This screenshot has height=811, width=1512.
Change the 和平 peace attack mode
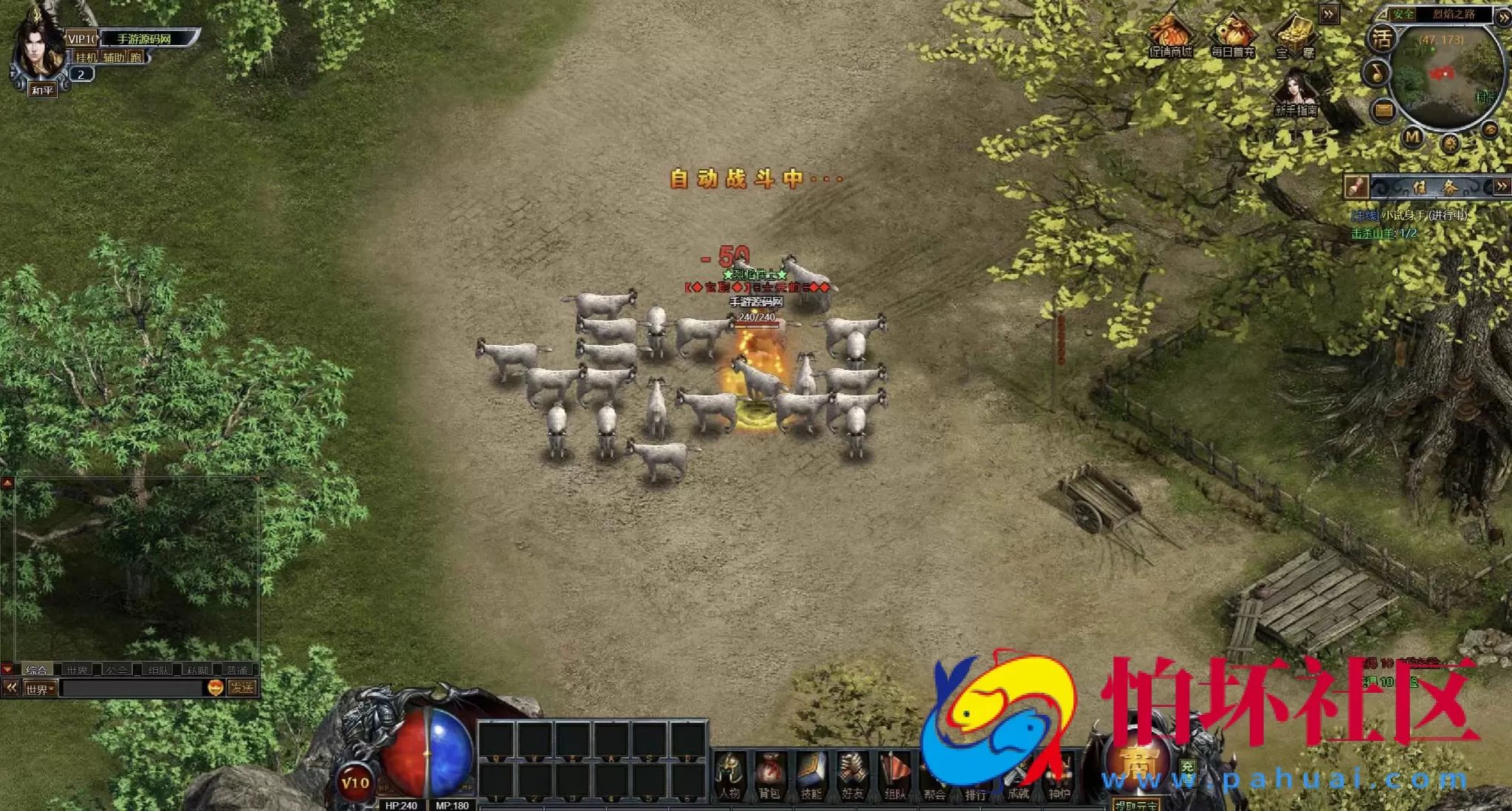(x=42, y=90)
